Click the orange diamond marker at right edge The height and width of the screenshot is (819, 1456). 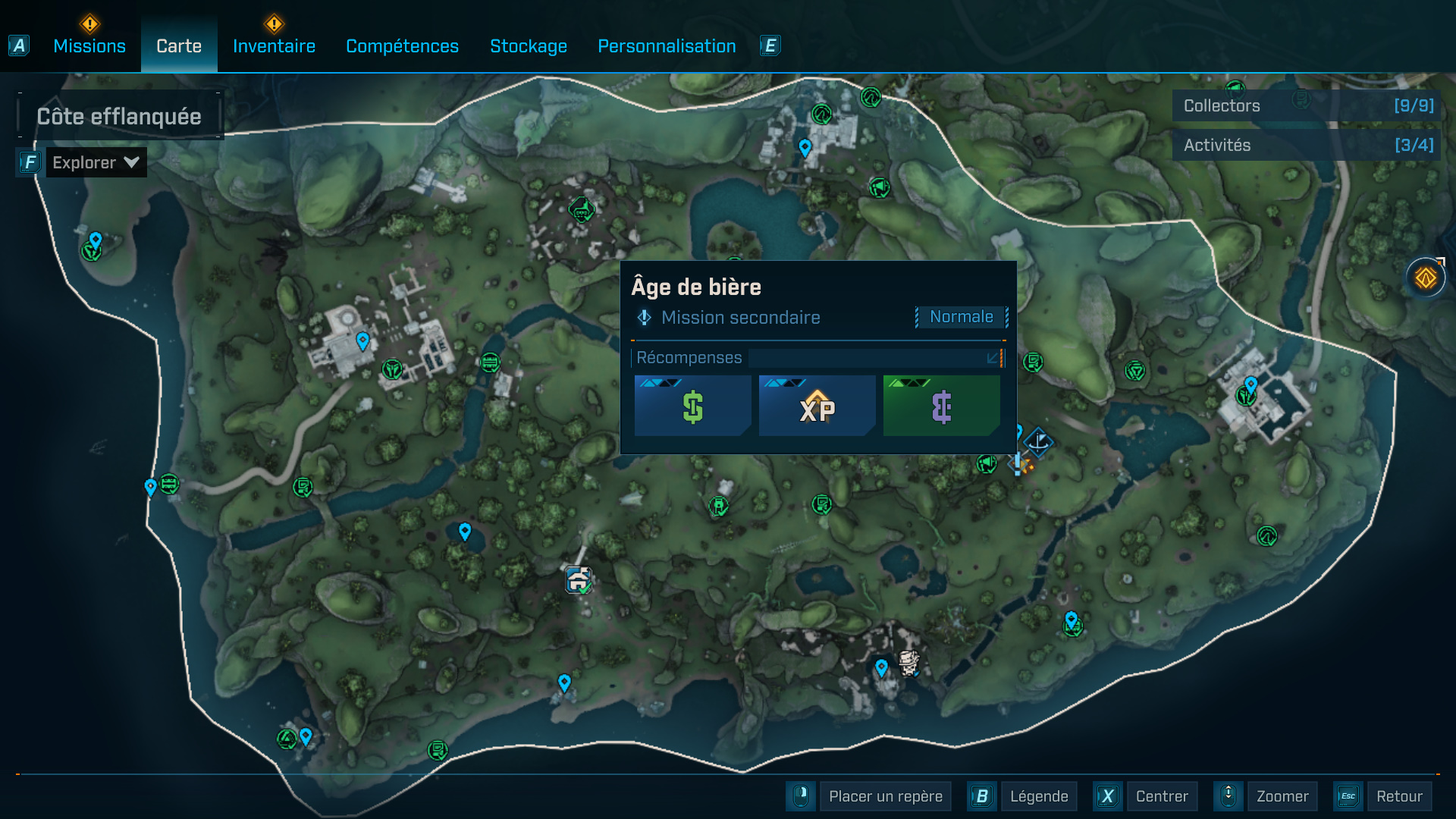(x=1426, y=278)
